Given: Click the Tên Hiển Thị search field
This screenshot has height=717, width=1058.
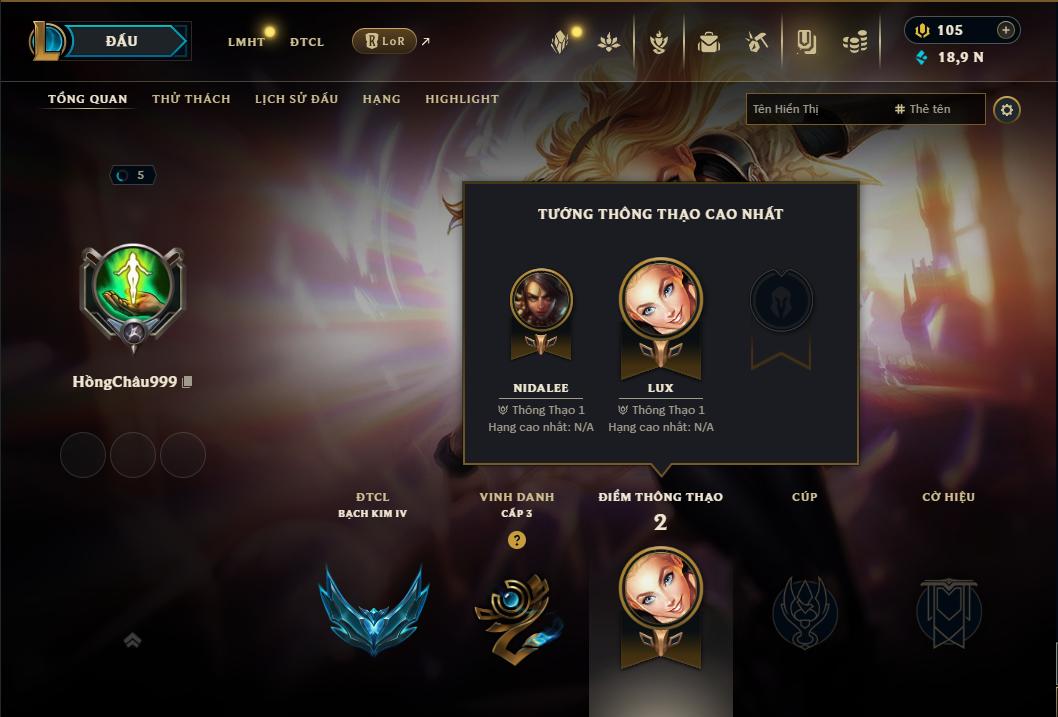Looking at the screenshot, I should pyautogui.click(x=815, y=109).
